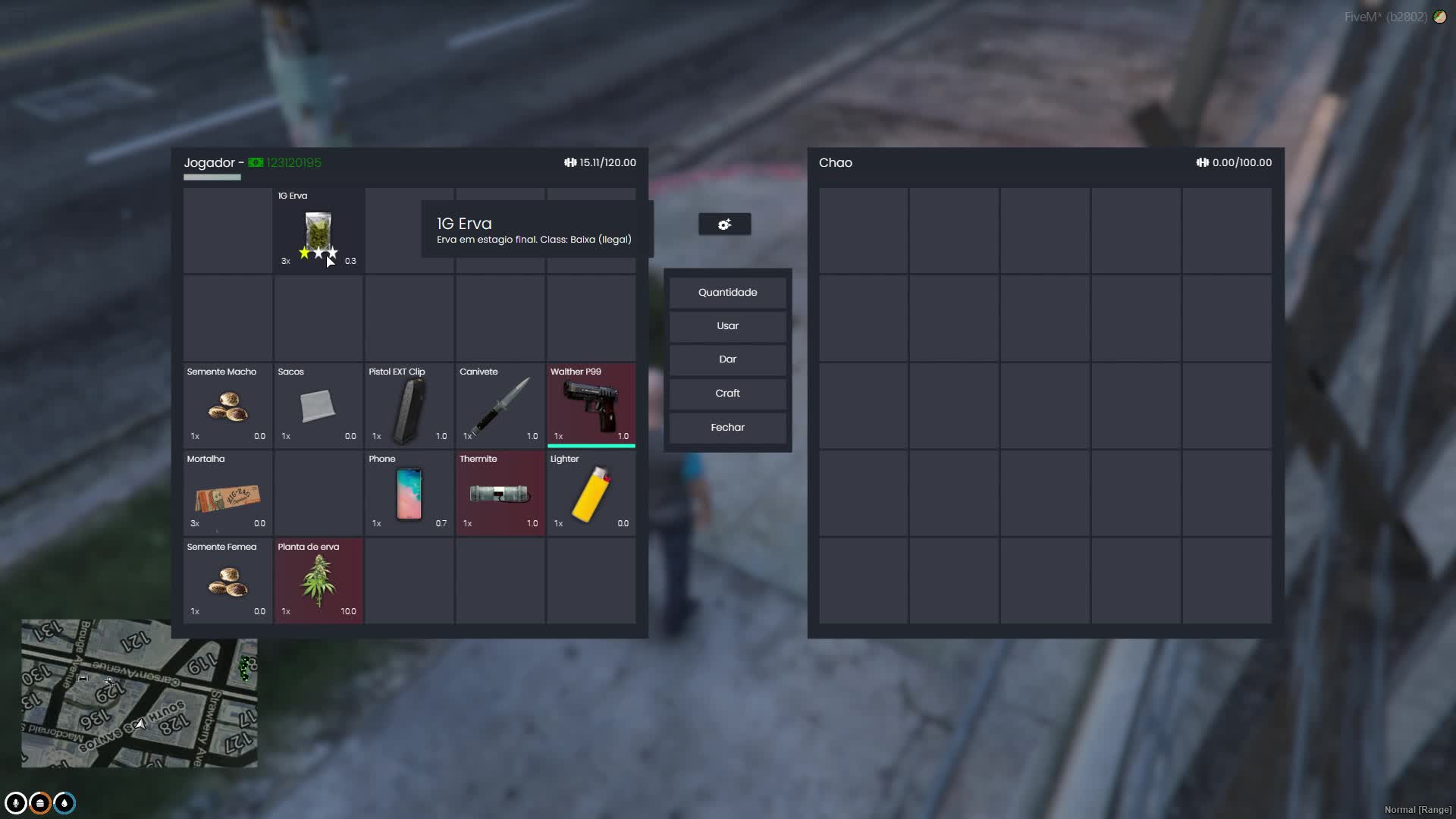Choose the Usar button
This screenshot has height=819, width=1456.
(727, 326)
